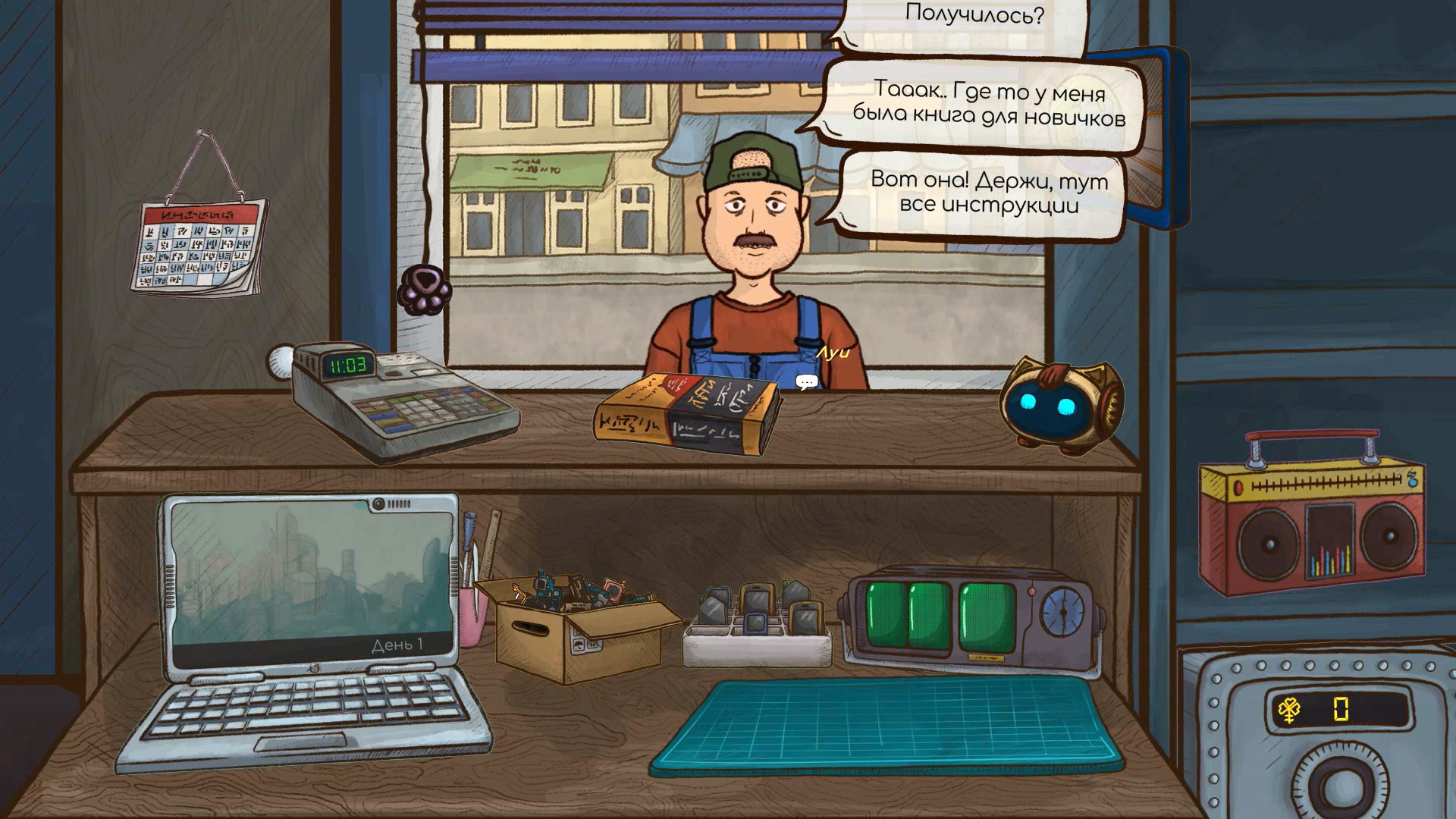
Task: Click the speech bubble icon beside Луи
Action: click(806, 382)
